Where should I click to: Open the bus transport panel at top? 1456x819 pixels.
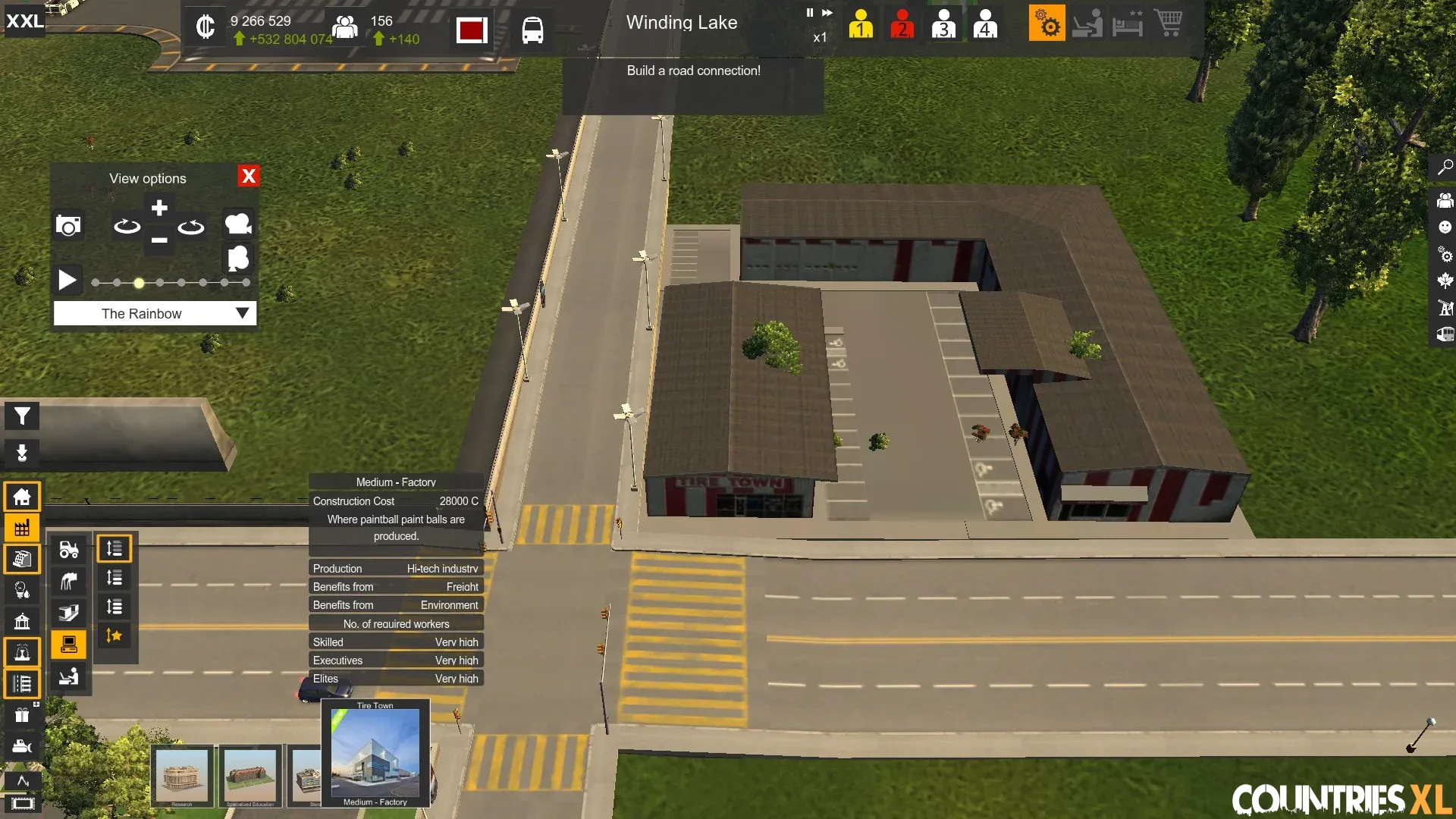tap(532, 30)
